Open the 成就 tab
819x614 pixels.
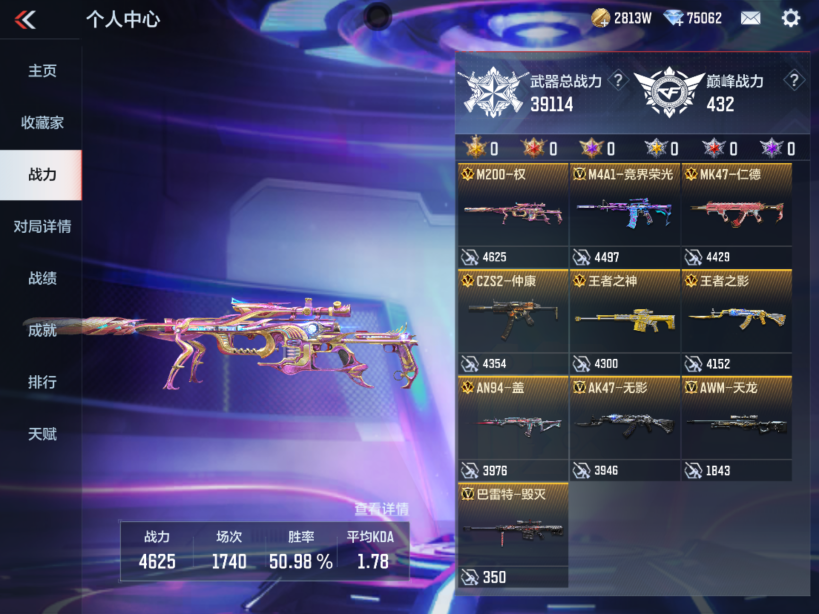tap(41, 331)
